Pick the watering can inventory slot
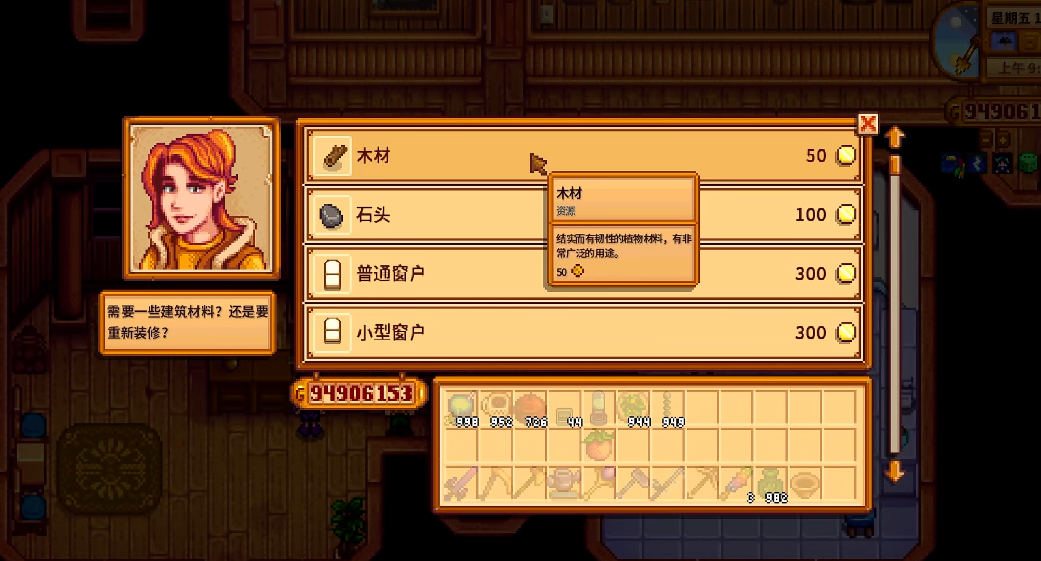This screenshot has height=561, width=1041. 564,484
